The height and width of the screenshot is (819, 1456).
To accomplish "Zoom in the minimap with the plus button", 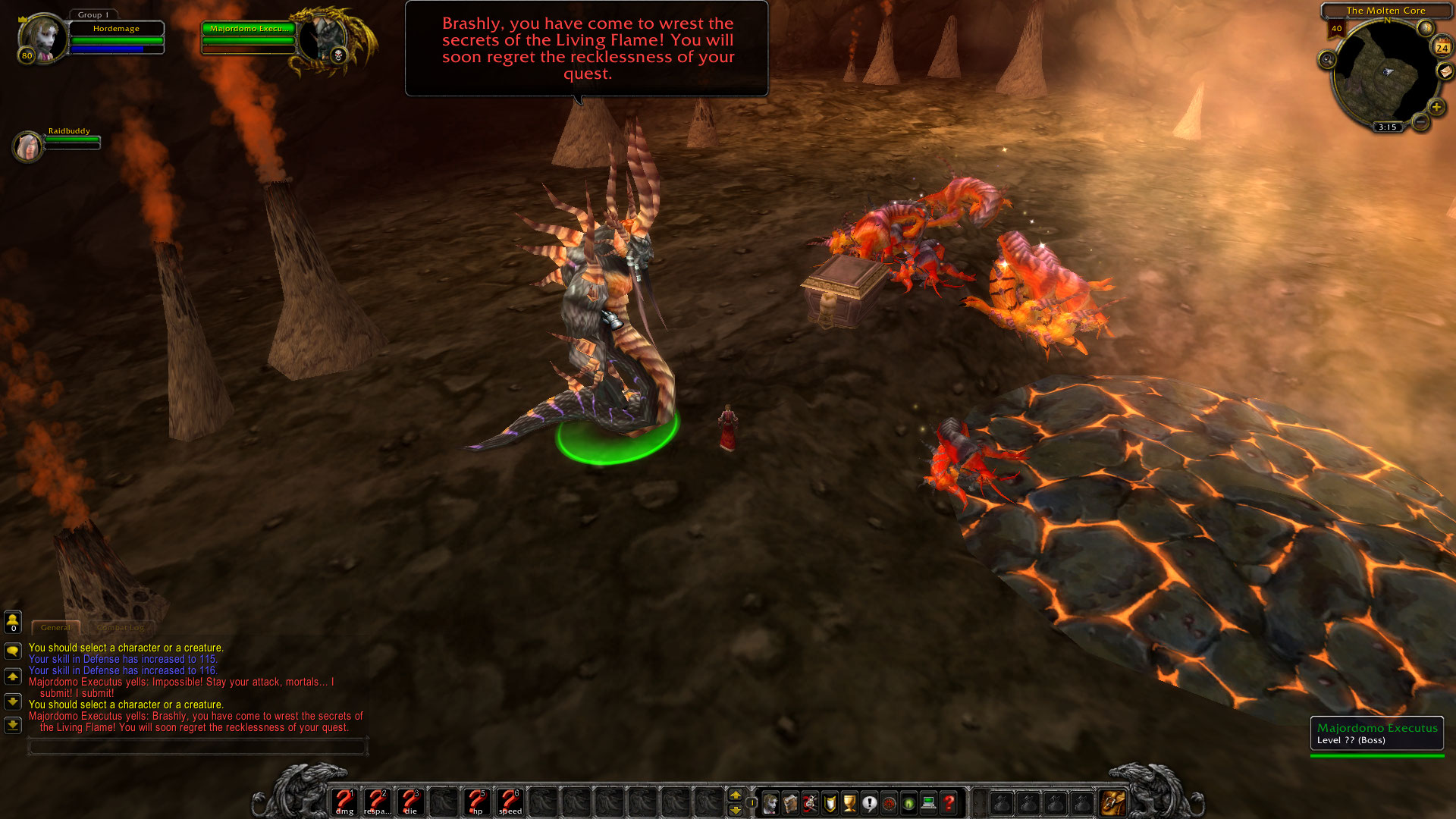I will pyautogui.click(x=1436, y=107).
